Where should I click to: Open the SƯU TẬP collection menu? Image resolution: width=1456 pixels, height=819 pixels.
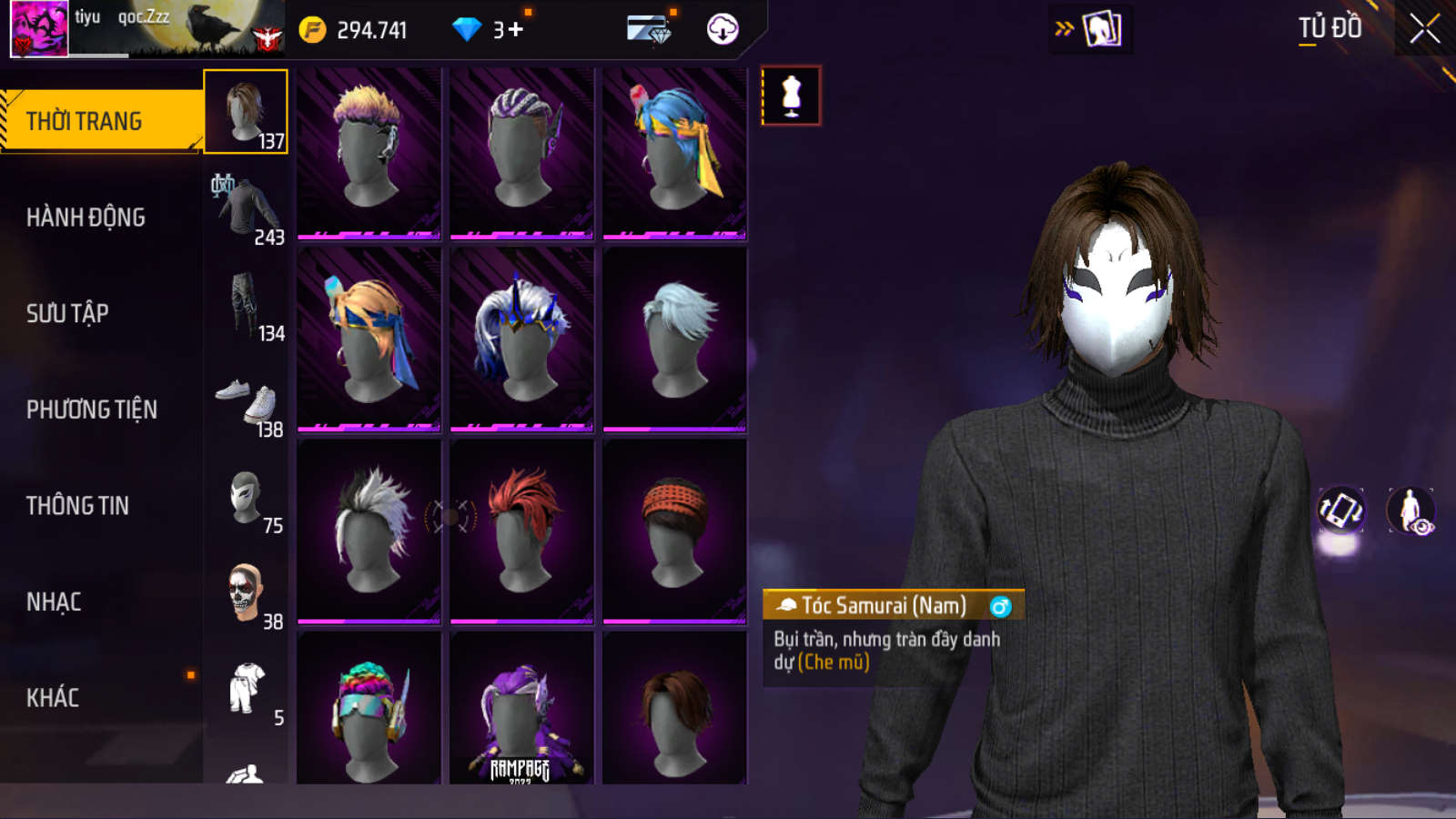click(67, 314)
